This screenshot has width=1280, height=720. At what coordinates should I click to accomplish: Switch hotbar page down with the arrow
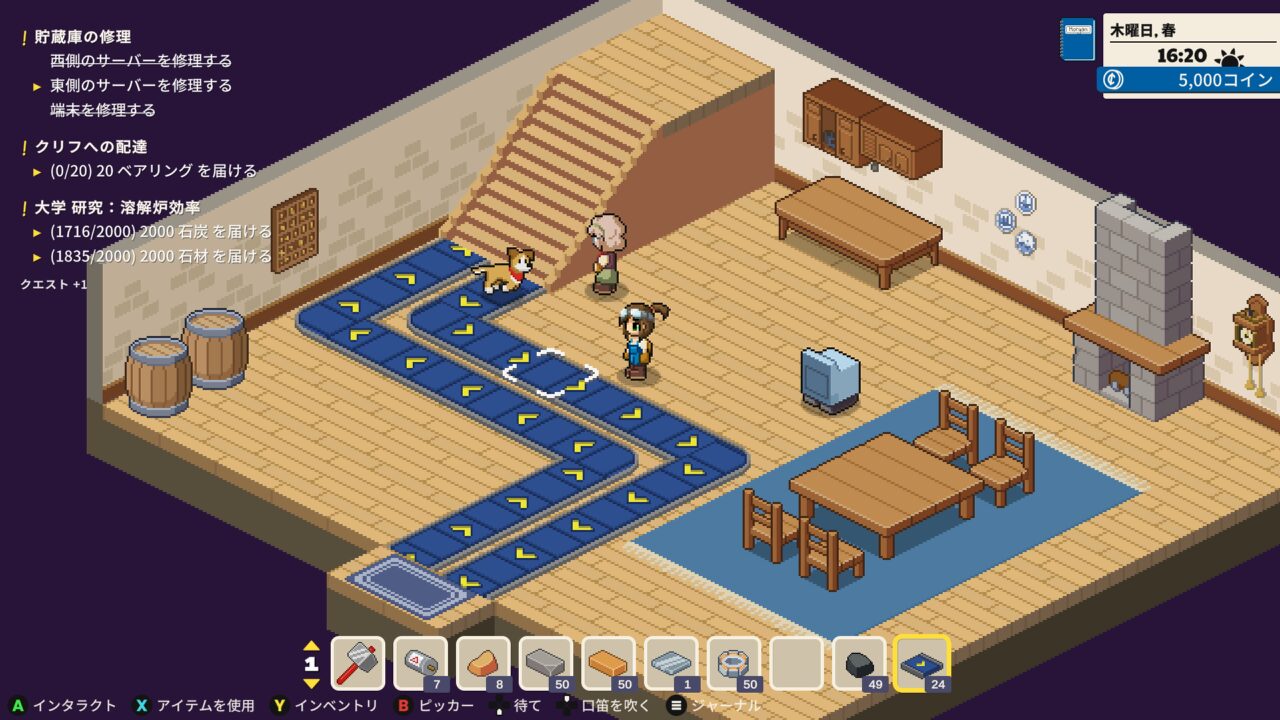coord(311,683)
